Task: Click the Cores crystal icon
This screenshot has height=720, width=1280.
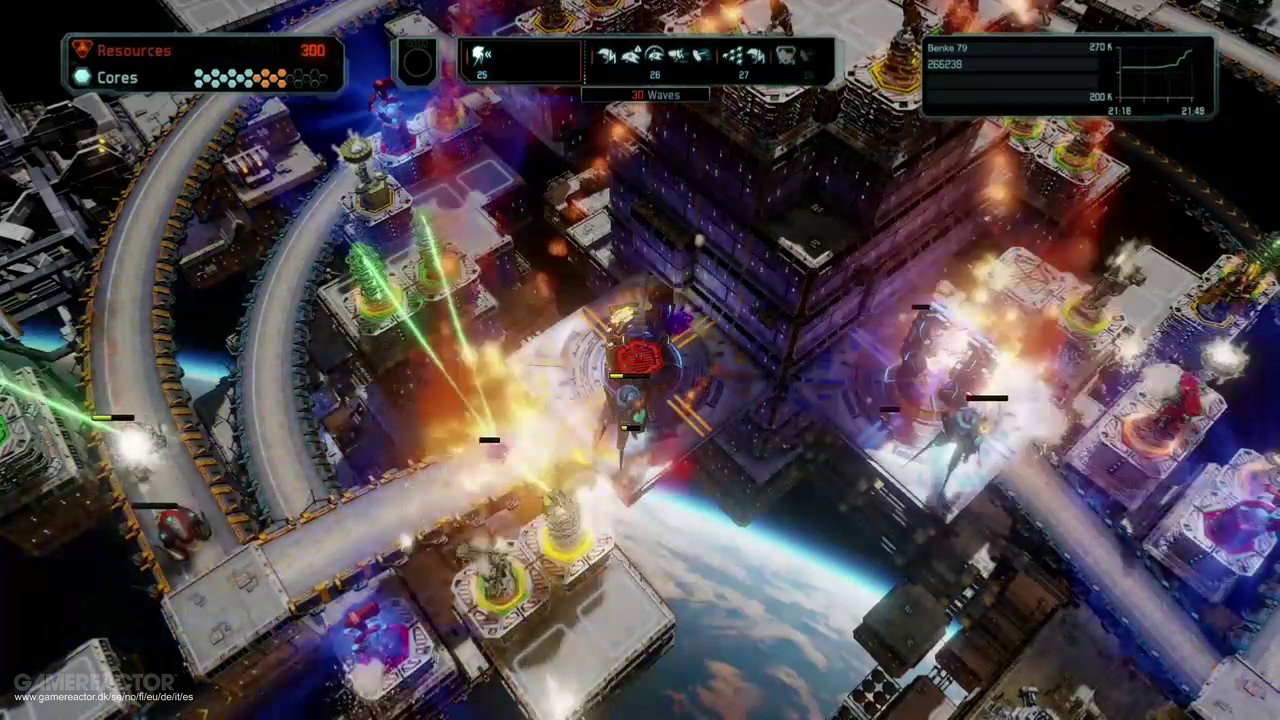Action: (82, 77)
